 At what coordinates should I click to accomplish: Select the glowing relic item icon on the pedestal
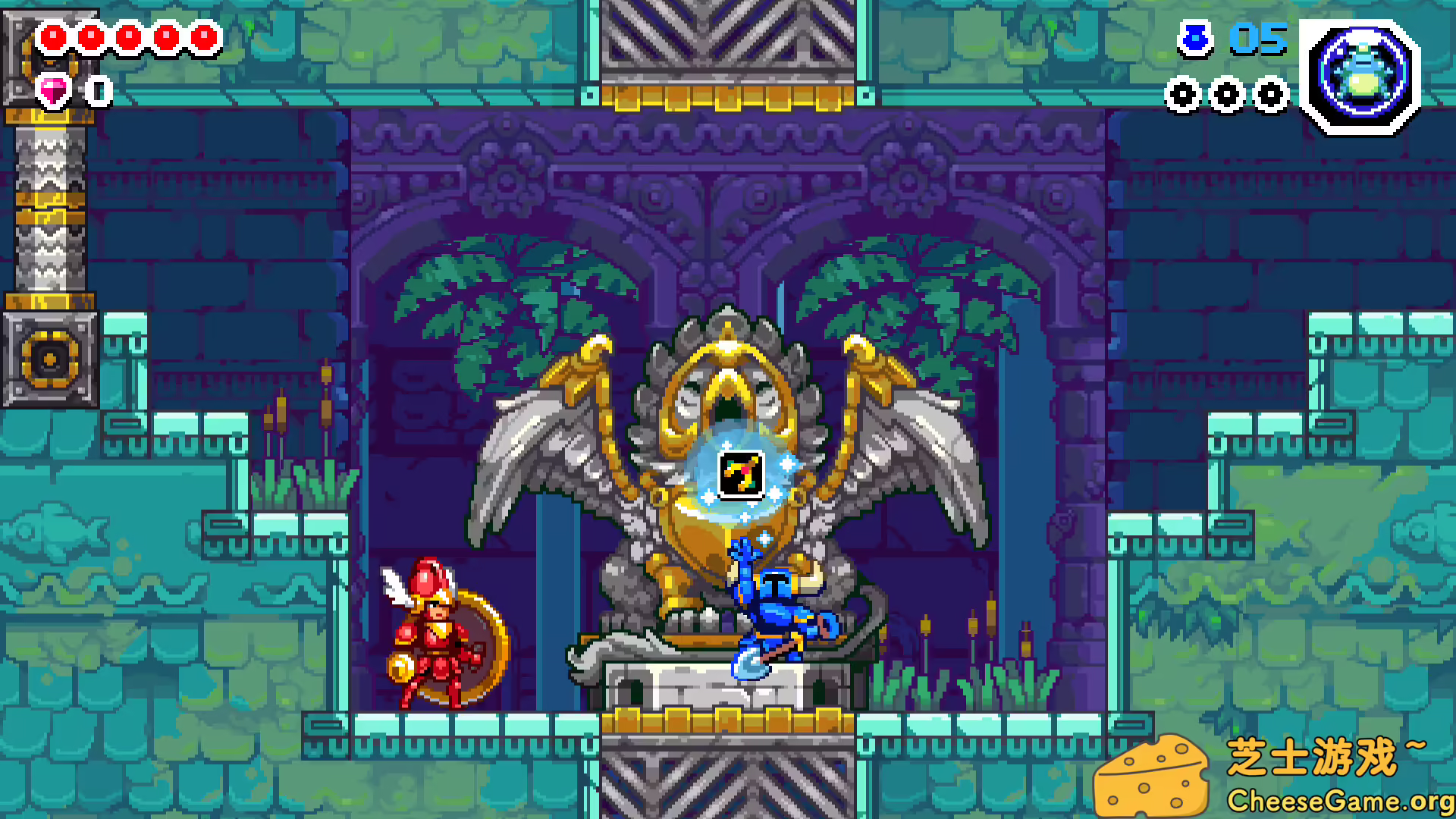coord(741,472)
